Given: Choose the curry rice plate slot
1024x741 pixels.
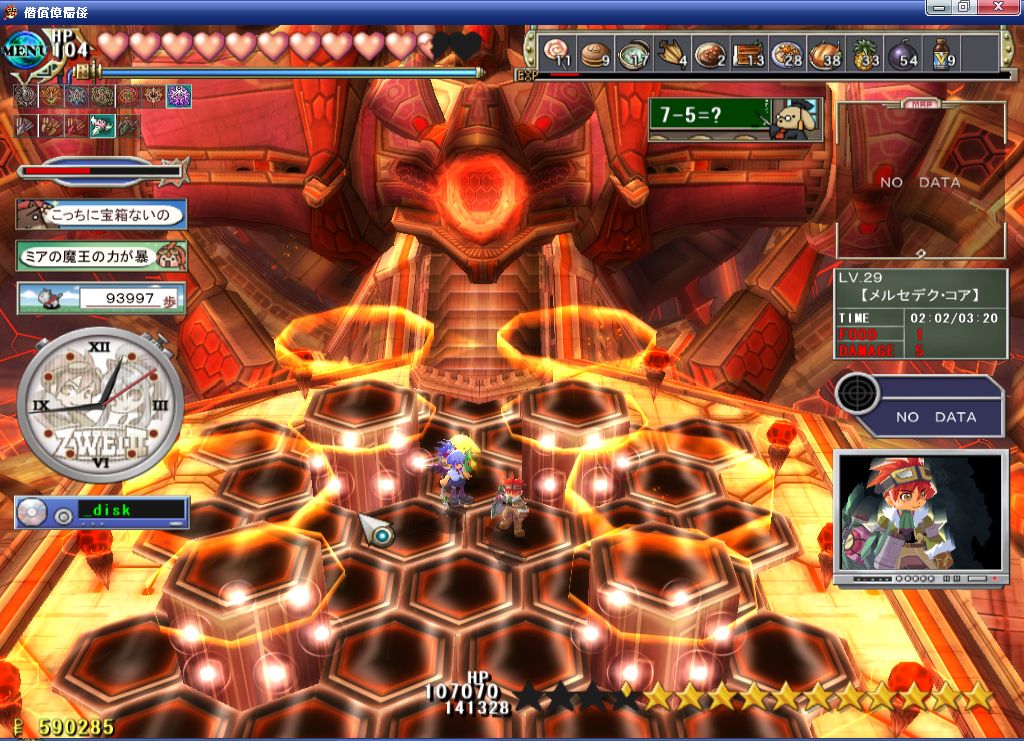Looking at the screenshot, I should coord(710,52).
